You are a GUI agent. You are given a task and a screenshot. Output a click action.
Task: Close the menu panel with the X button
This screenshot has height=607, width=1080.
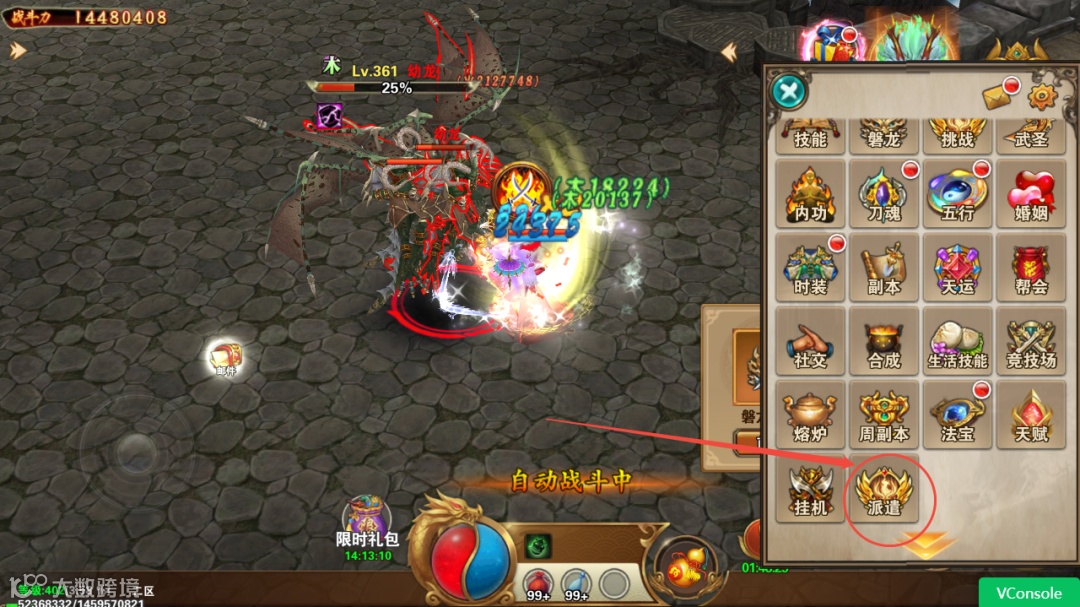(x=790, y=92)
